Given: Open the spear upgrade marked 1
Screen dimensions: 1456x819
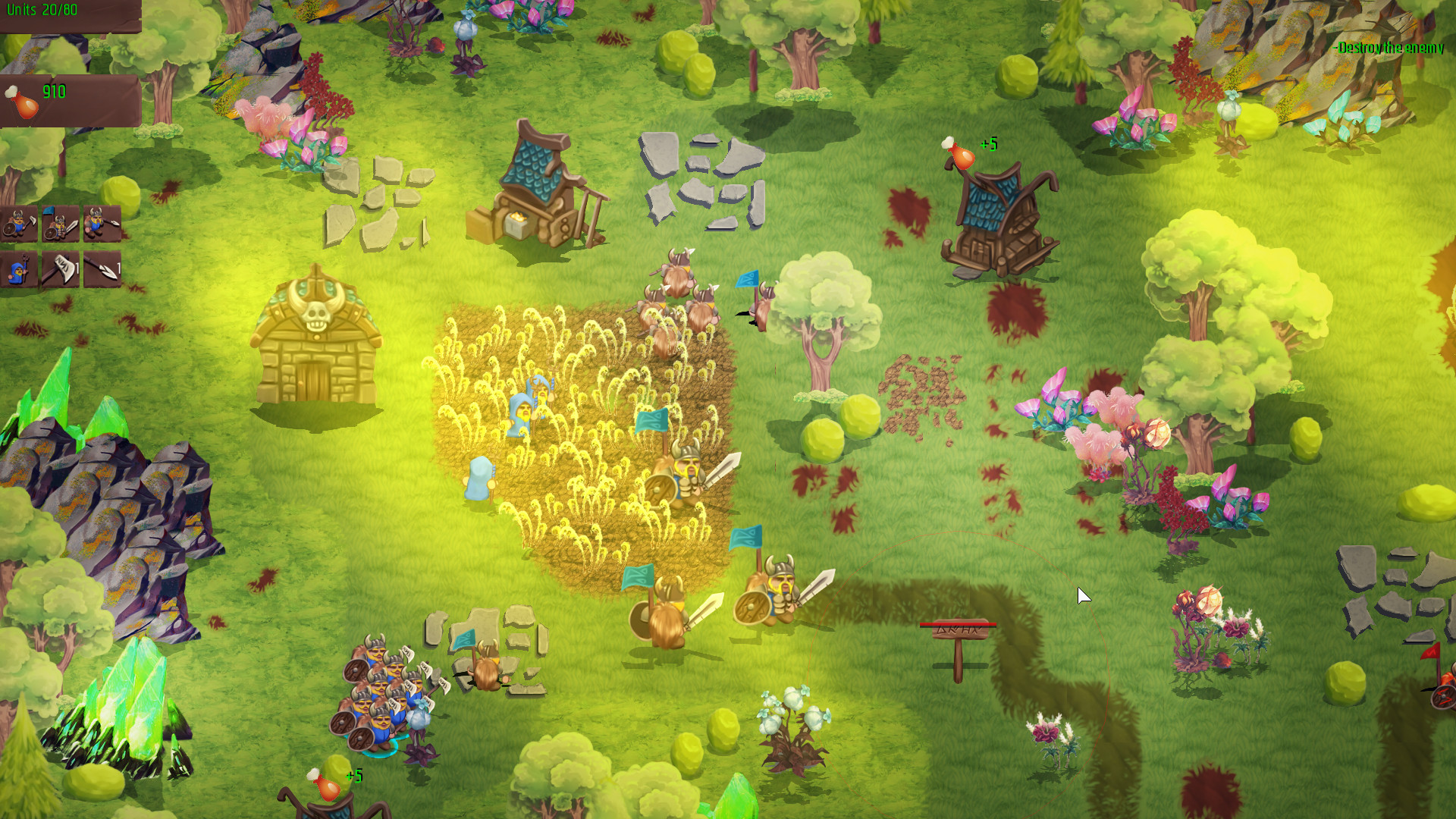Looking at the screenshot, I should [102, 269].
